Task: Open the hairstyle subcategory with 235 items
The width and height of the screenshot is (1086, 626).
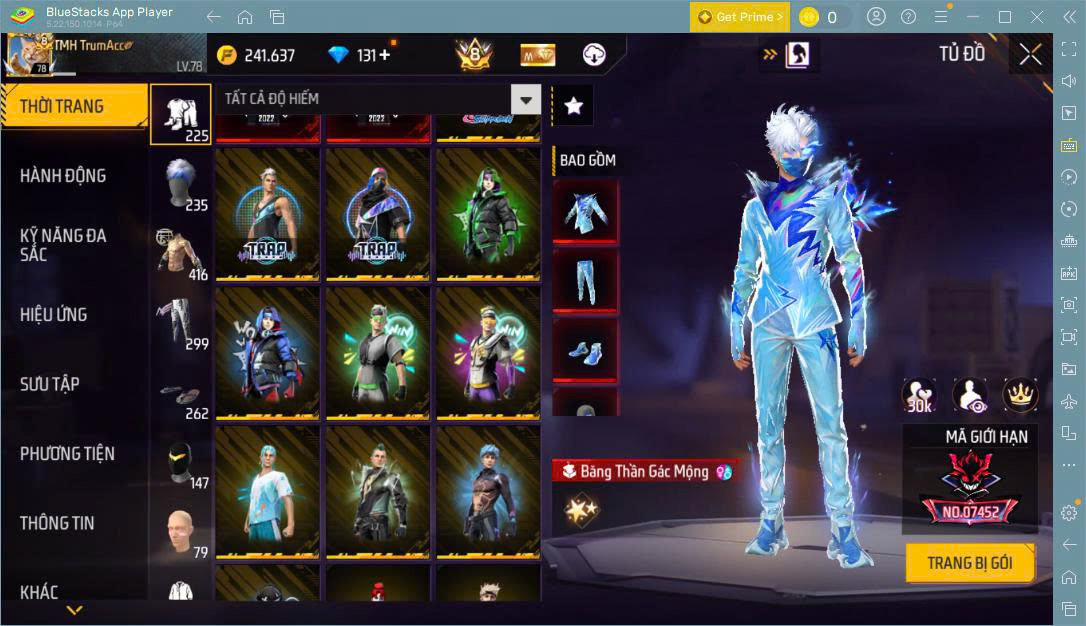Action: click(181, 183)
